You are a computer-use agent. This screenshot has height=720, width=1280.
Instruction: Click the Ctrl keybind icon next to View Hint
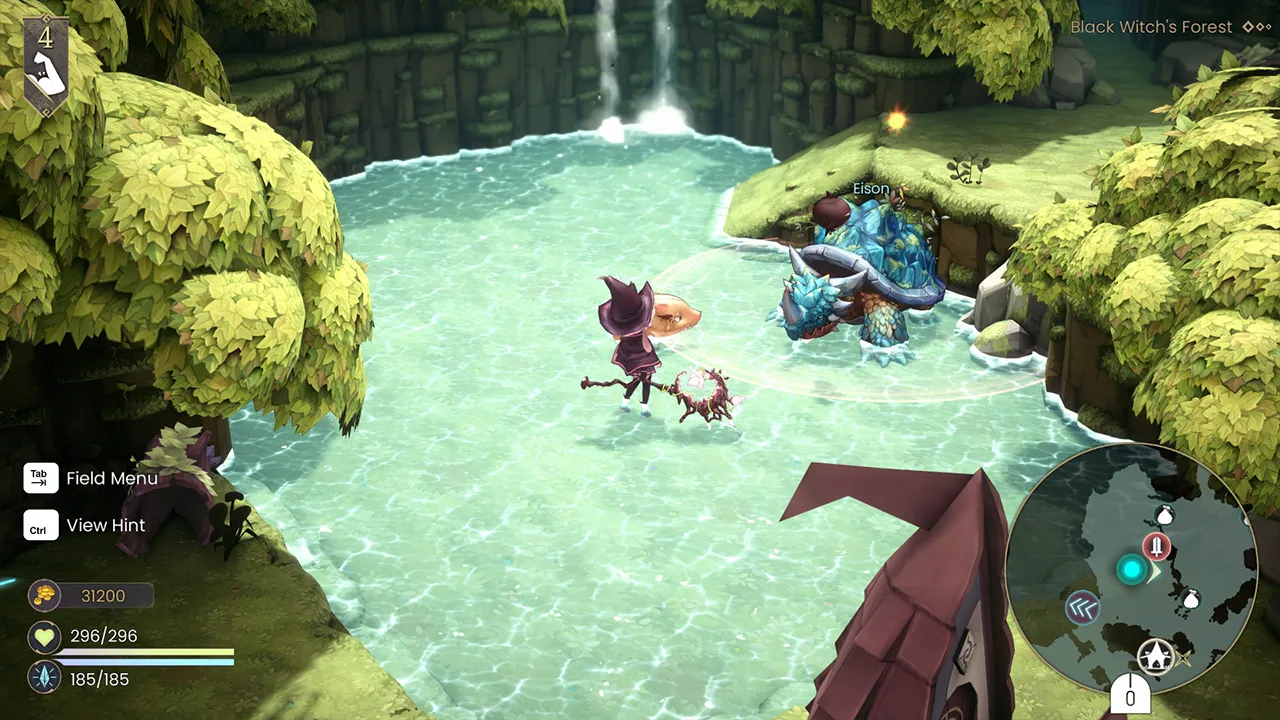40,525
